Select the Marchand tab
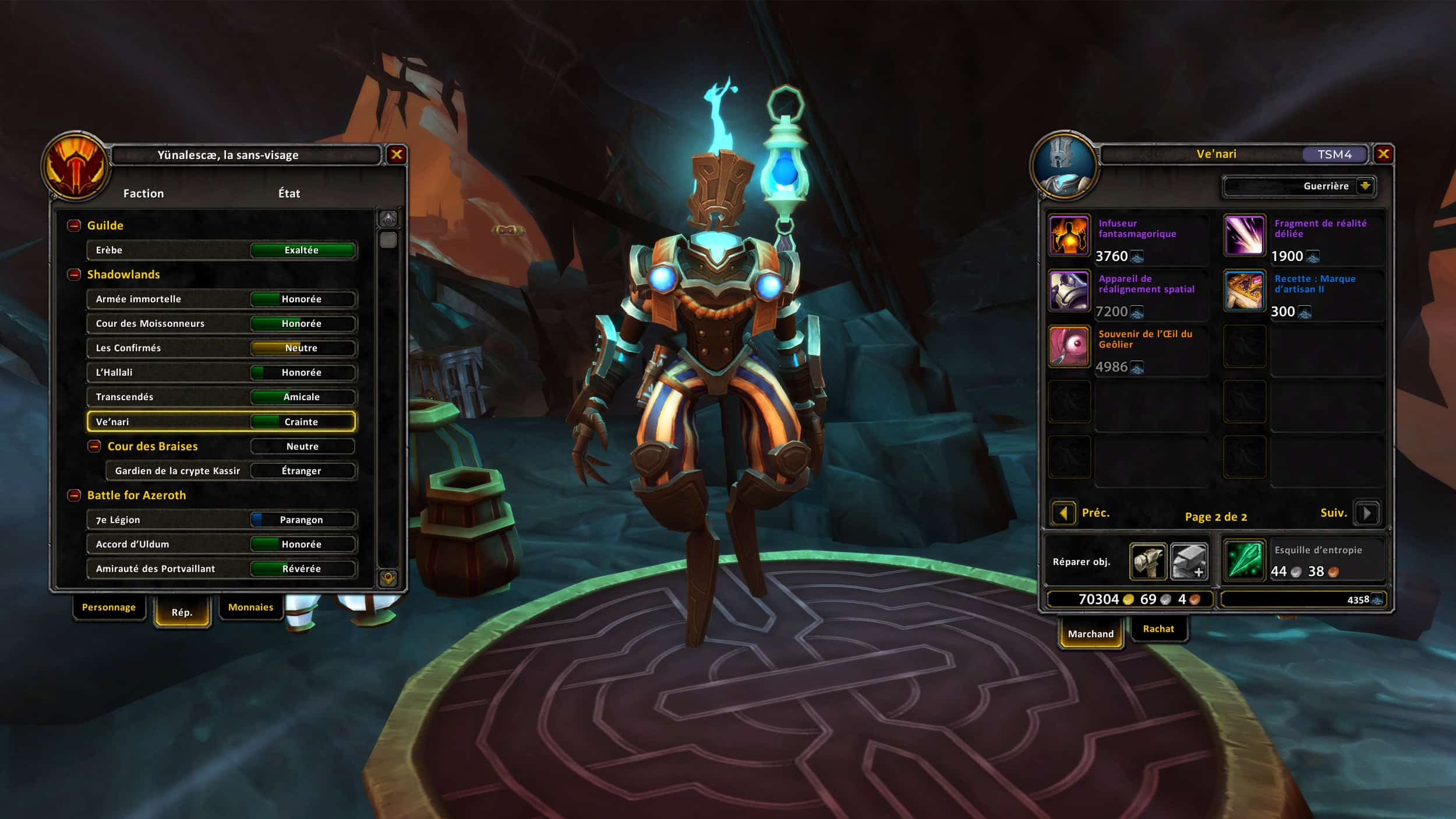 [1090, 633]
